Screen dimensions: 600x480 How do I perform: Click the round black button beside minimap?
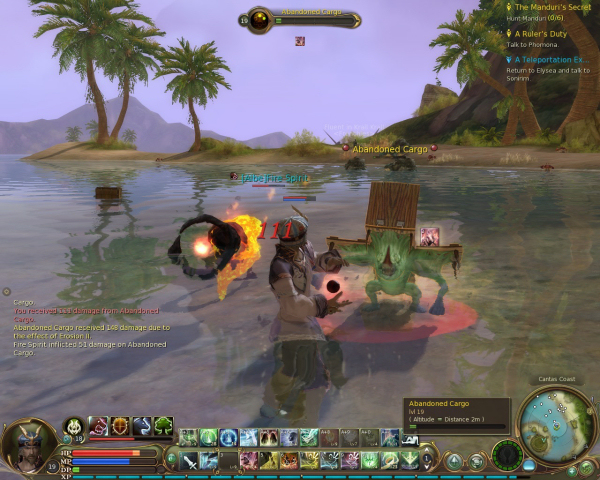point(507,454)
